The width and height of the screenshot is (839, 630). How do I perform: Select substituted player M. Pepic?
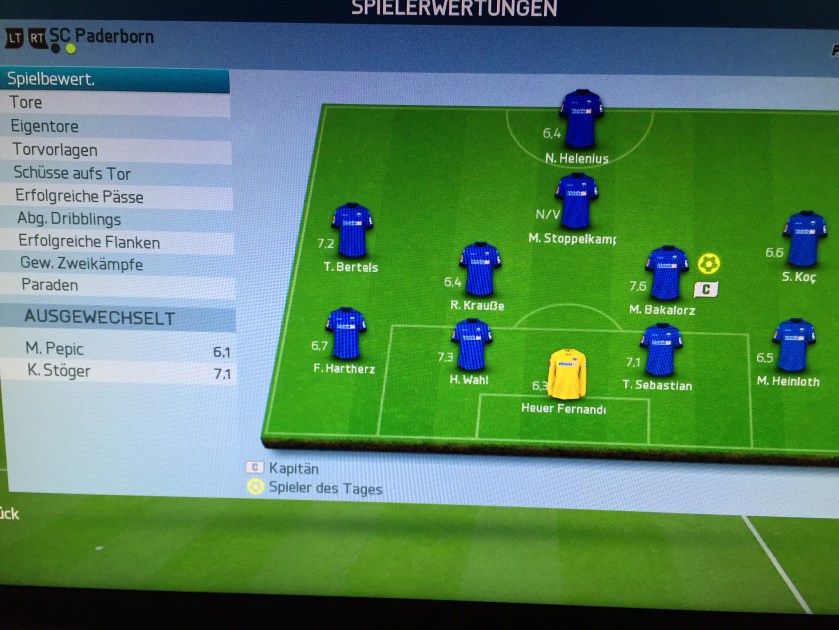point(118,349)
